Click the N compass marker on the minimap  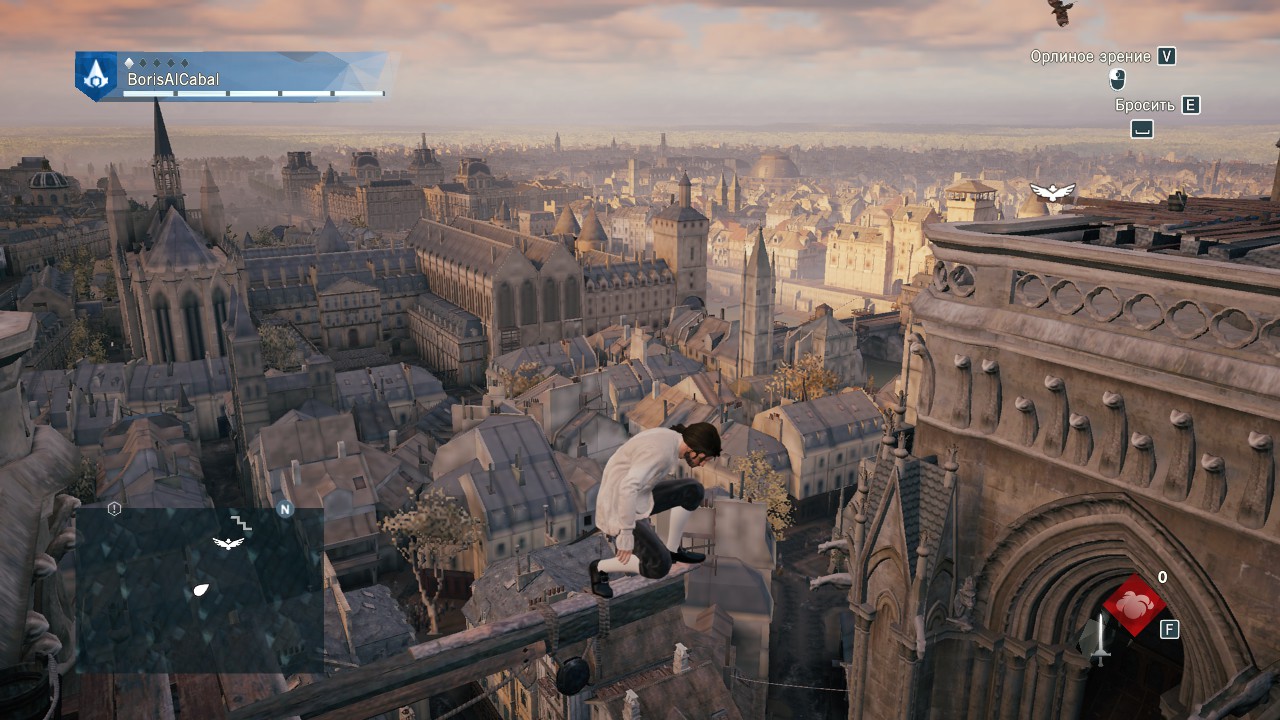pos(287,510)
